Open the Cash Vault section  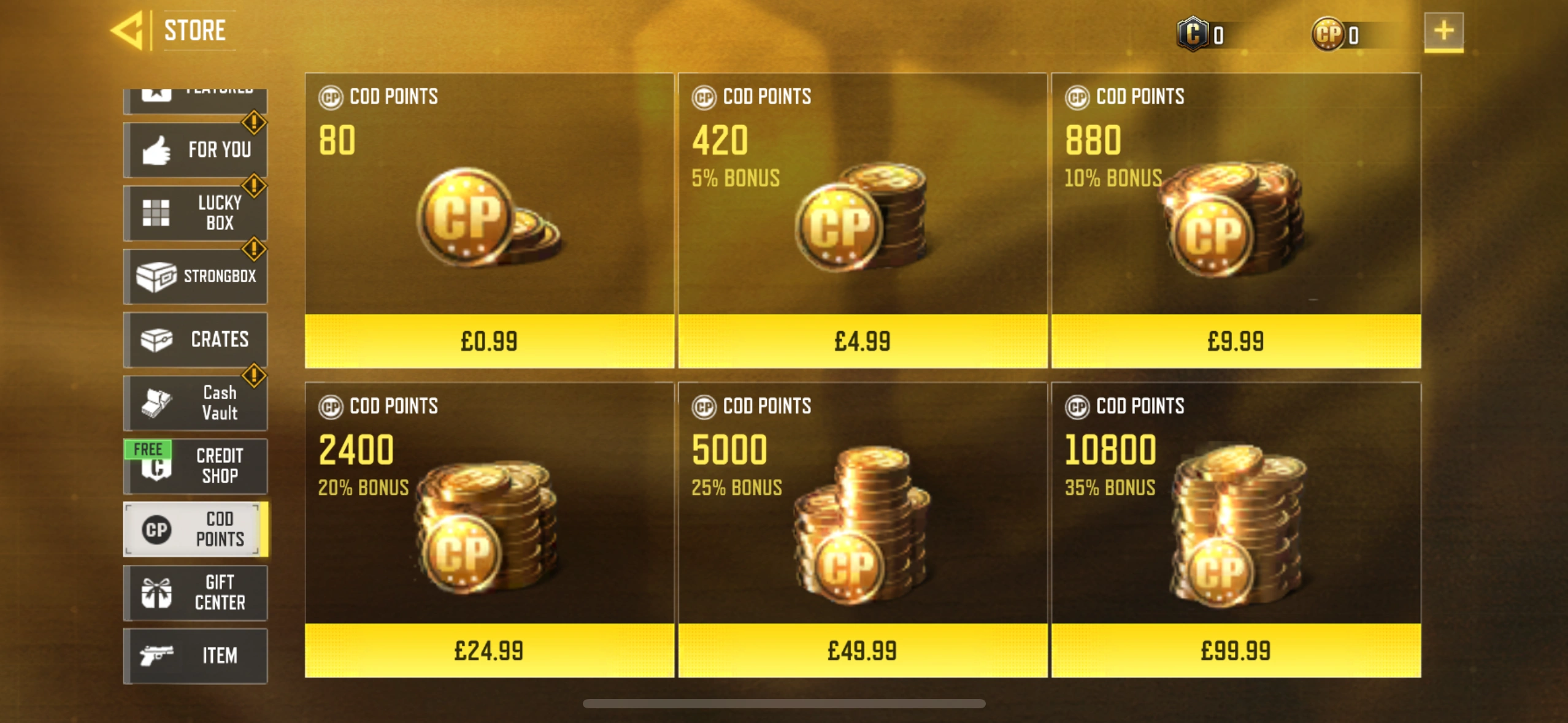point(196,402)
